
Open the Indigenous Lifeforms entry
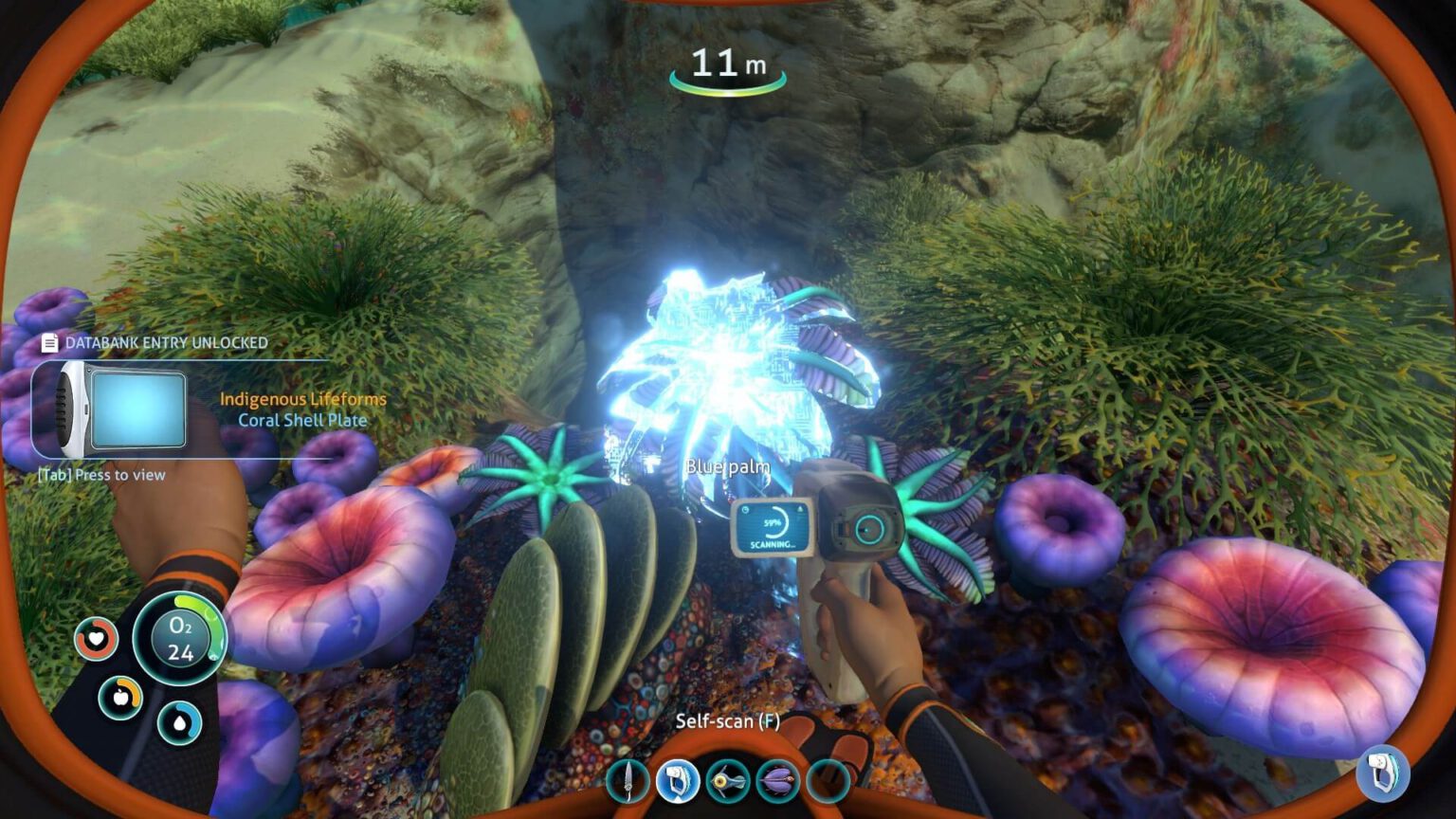coord(303,399)
